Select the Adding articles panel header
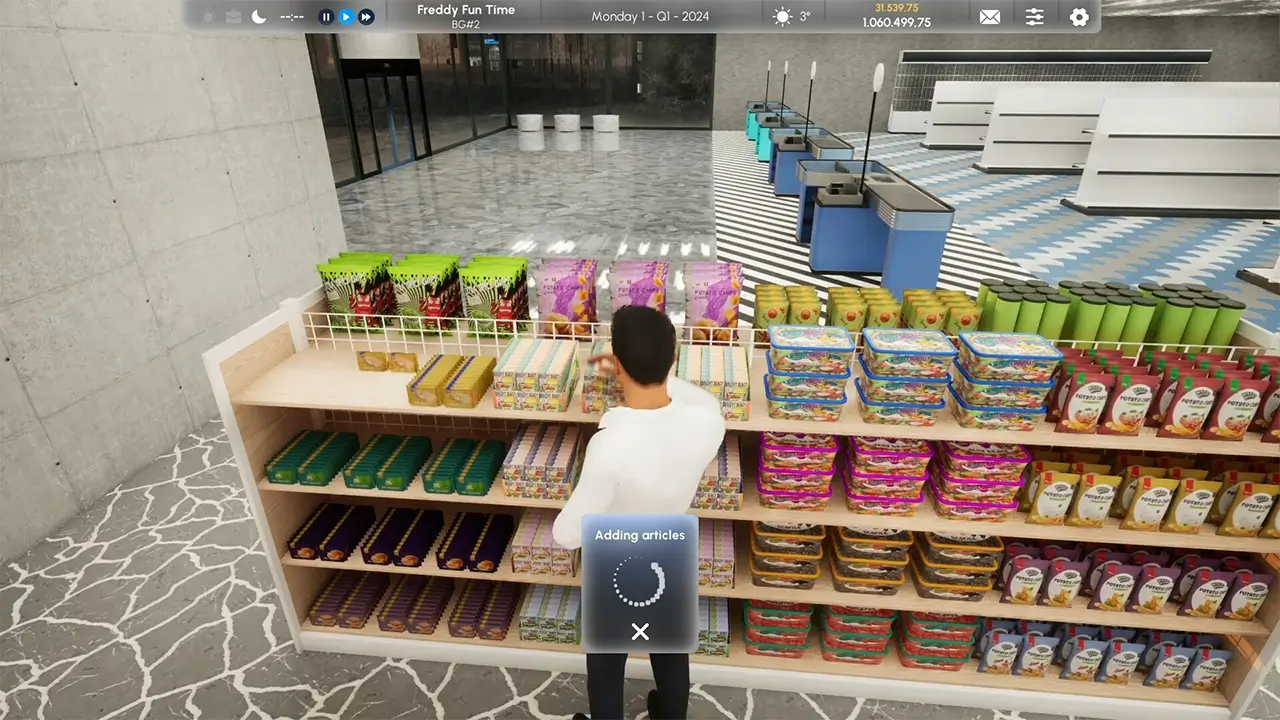 (x=639, y=535)
